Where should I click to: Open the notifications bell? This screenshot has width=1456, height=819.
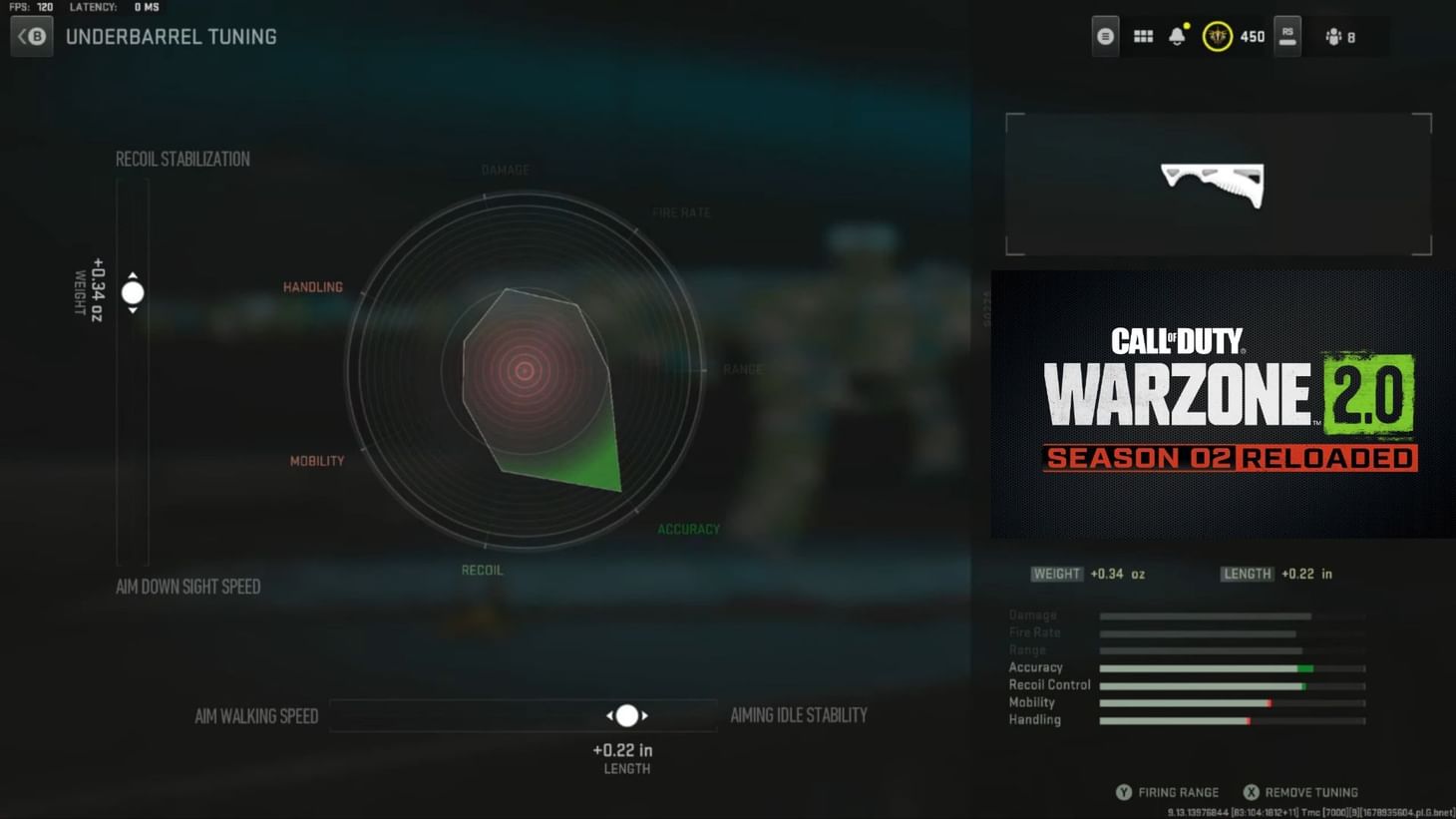pos(1177,36)
